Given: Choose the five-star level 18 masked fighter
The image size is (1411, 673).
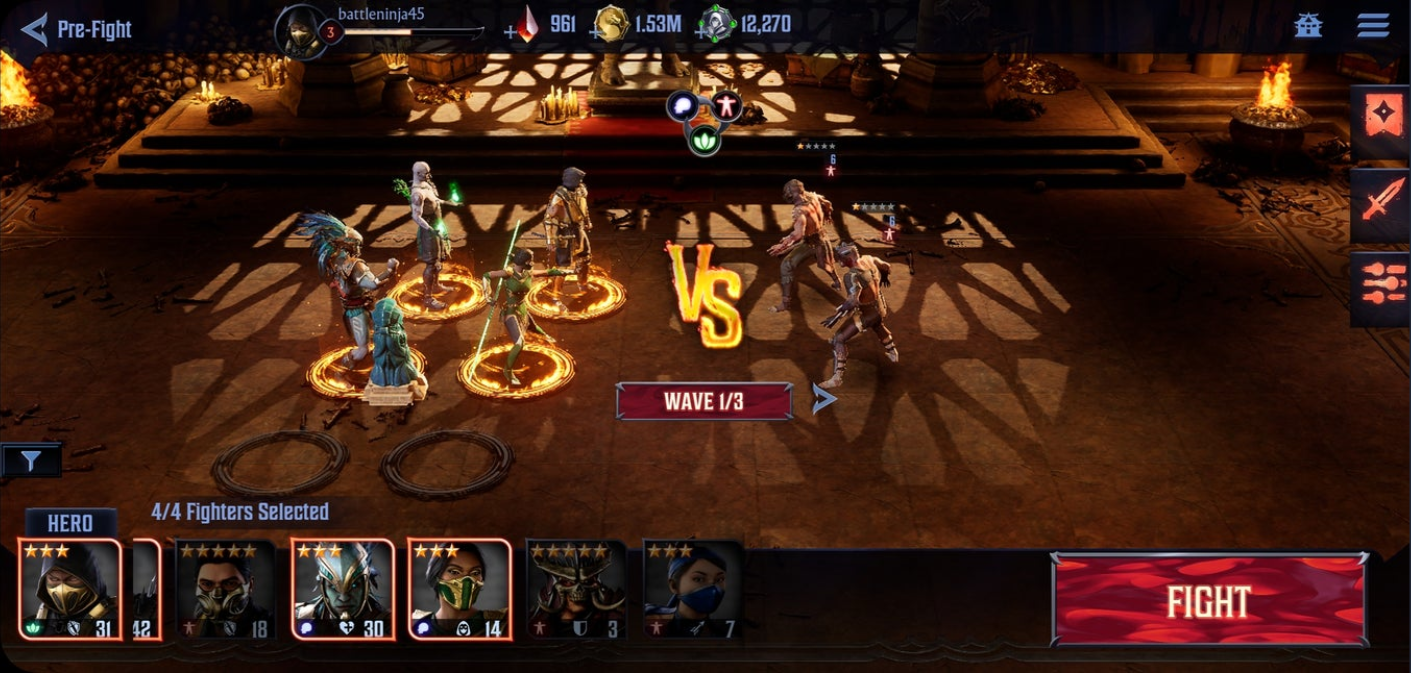Looking at the screenshot, I should tap(225, 590).
